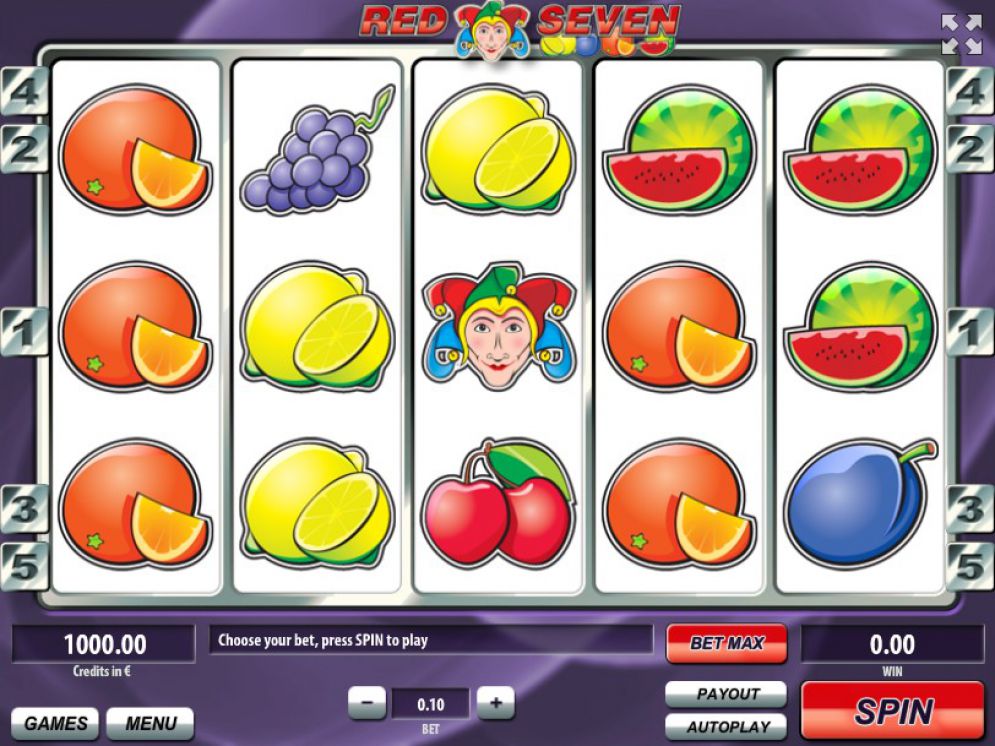Screen dimensions: 995x746
Task: Spin the reels with the SPIN button
Action: coord(892,711)
